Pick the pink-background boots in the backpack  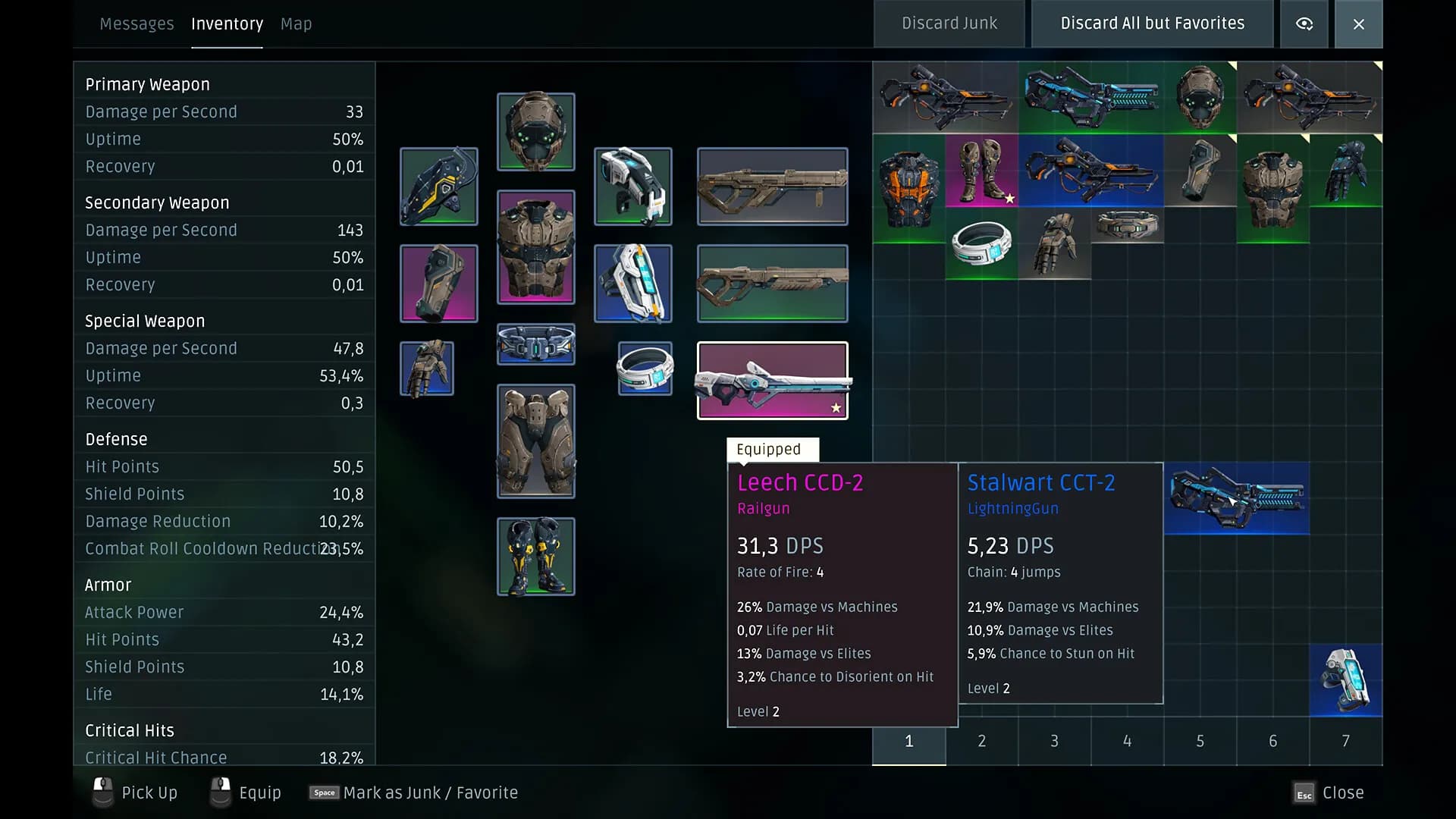pos(981,171)
